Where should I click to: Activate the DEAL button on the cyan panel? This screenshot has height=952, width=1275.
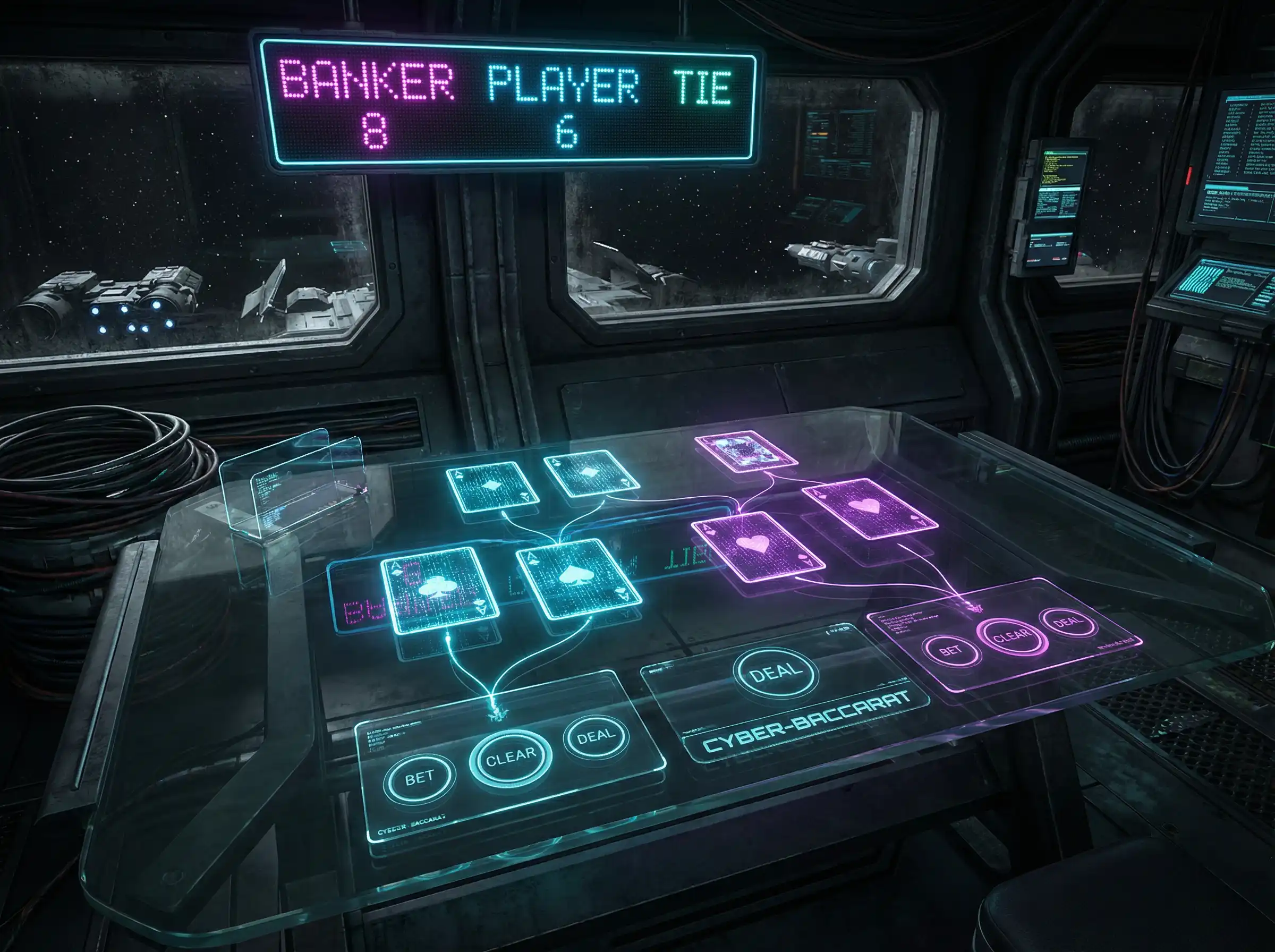pos(595,736)
